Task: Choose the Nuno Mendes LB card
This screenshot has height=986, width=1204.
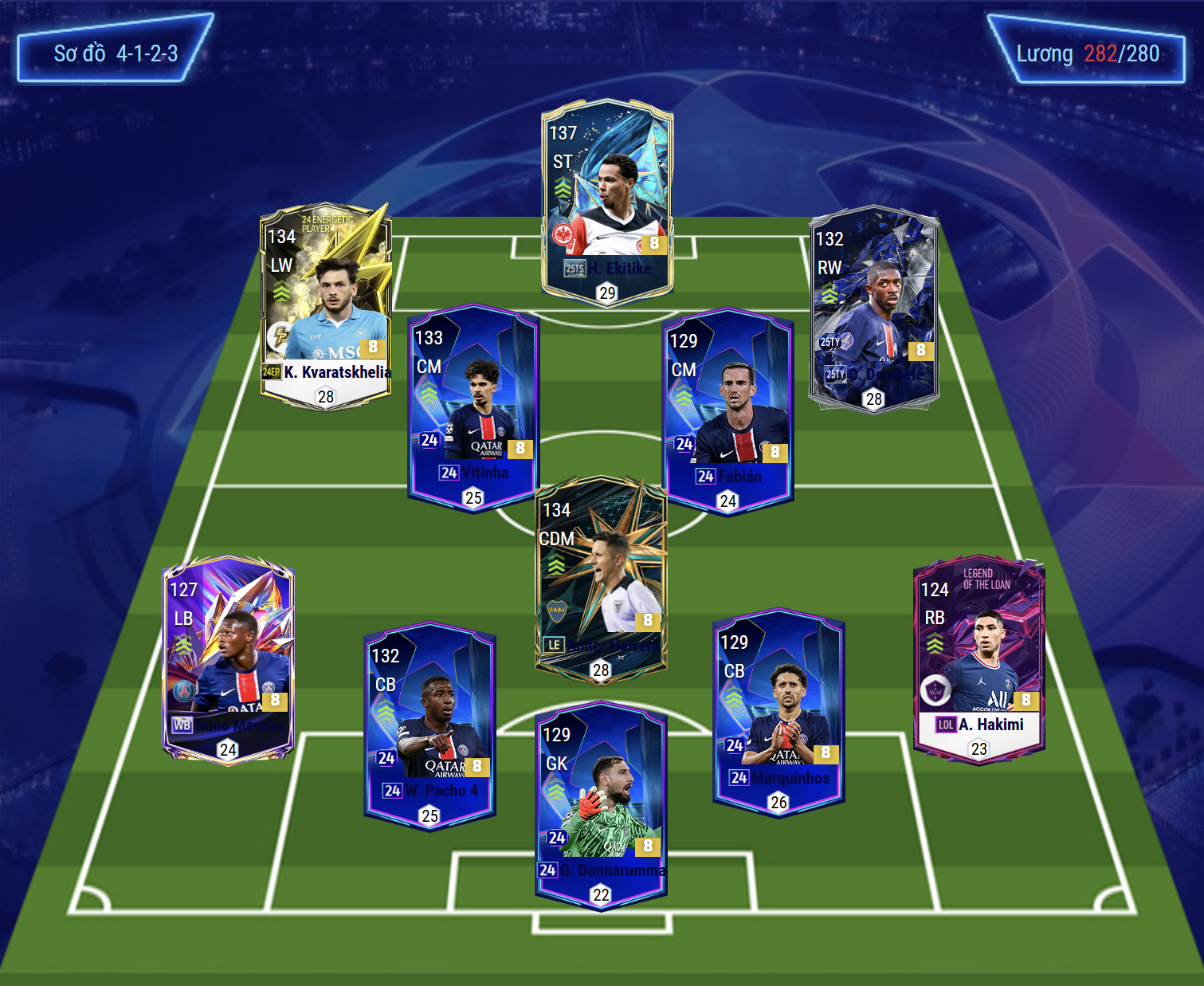Action: coord(228,659)
